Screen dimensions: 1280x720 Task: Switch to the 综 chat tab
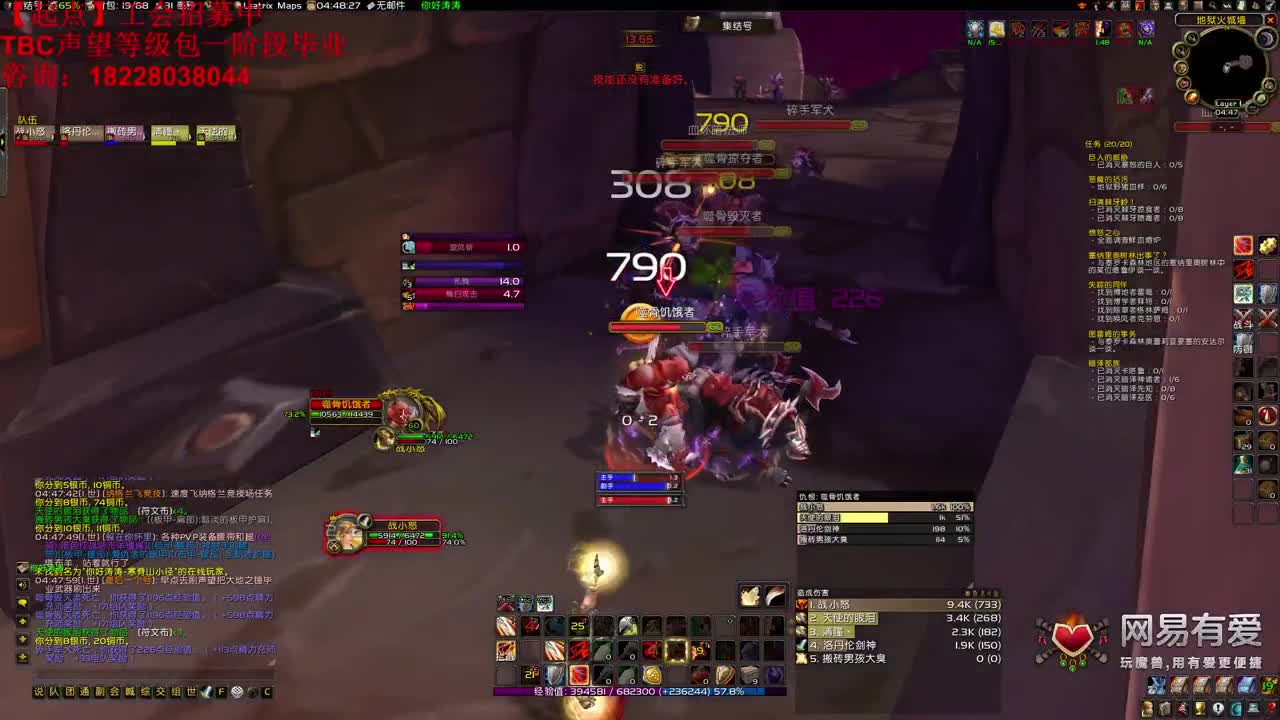145,692
